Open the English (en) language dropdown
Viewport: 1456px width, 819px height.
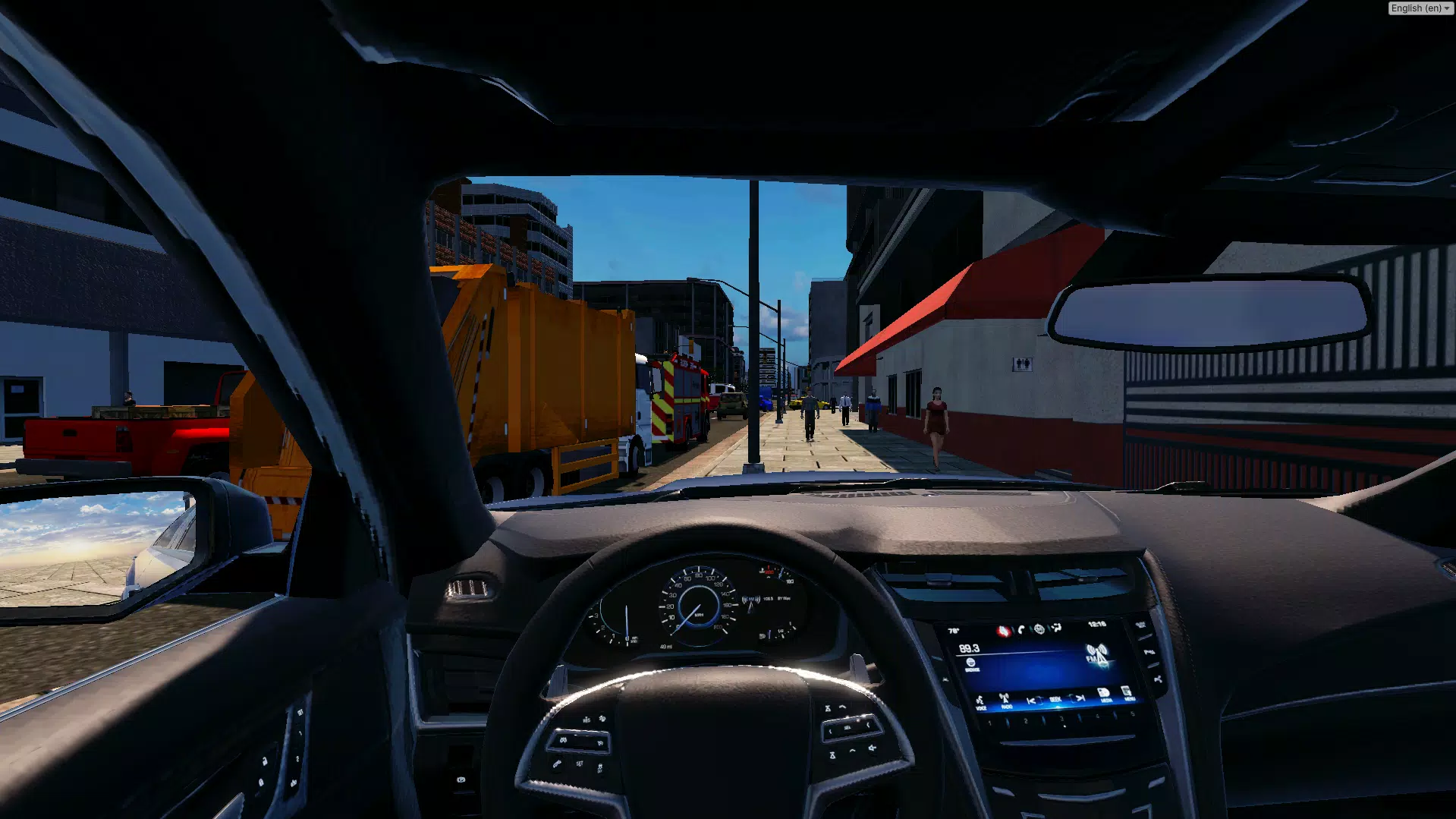point(1420,8)
